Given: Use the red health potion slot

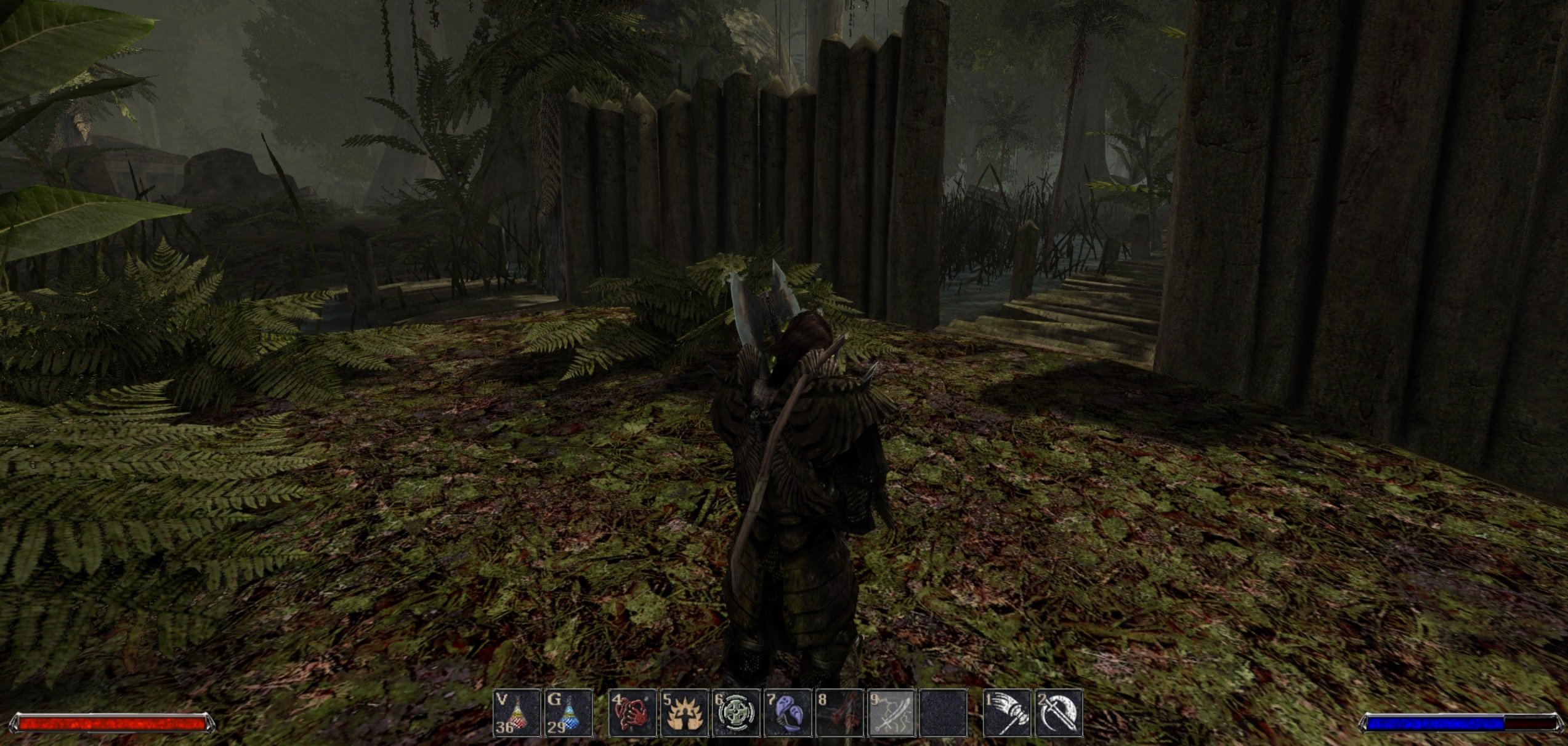Looking at the screenshot, I should tap(516, 713).
